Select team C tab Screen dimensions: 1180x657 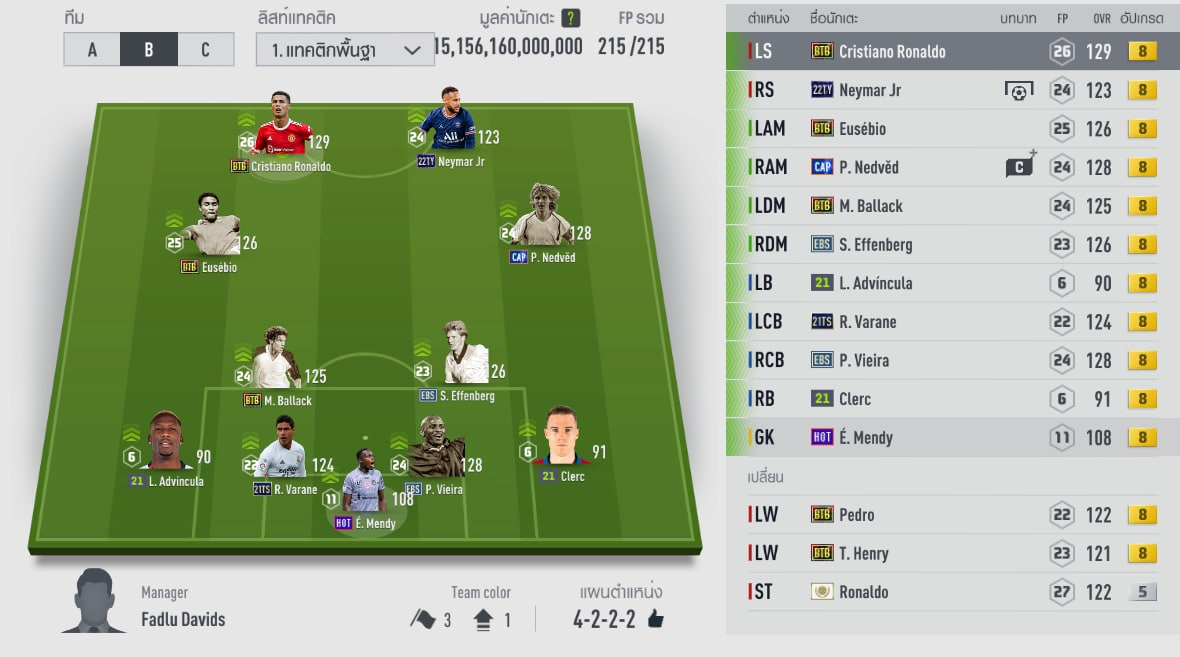[x=205, y=50]
